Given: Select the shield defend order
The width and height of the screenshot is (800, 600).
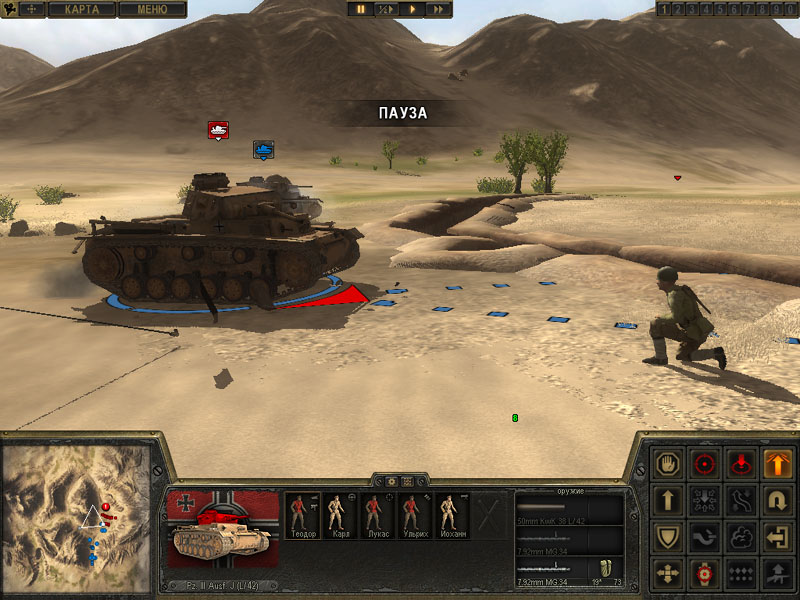Looking at the screenshot, I should coord(665,537).
